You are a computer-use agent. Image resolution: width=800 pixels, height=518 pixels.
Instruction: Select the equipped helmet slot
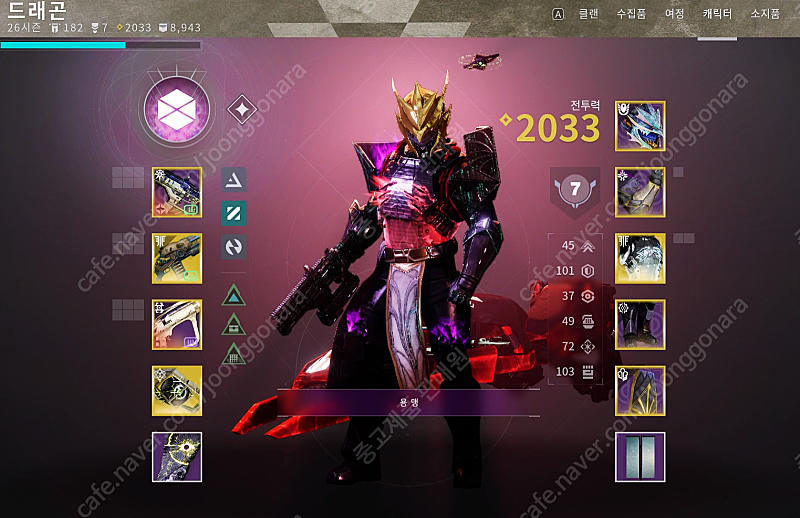(640, 126)
